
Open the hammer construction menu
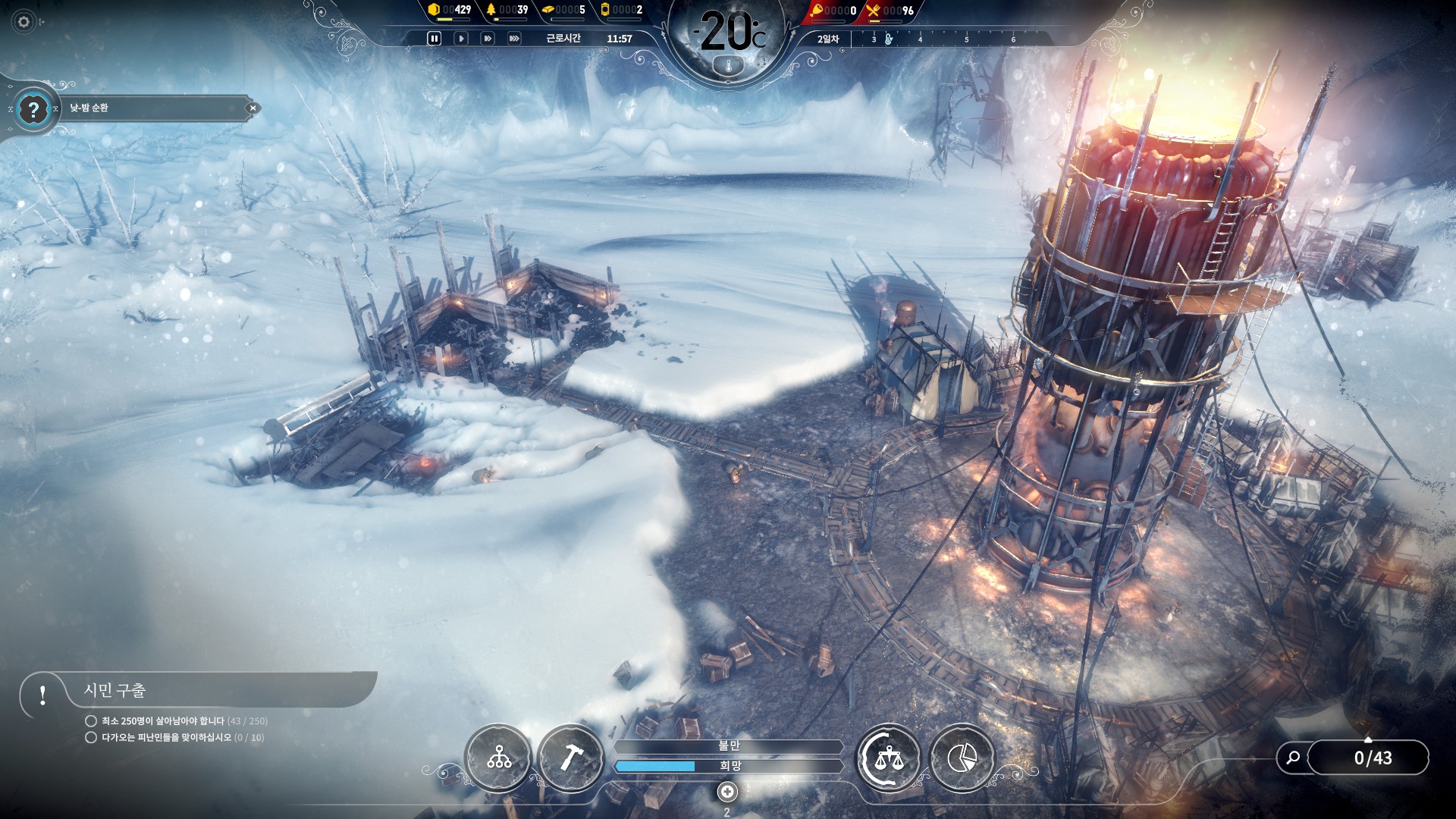[x=570, y=758]
